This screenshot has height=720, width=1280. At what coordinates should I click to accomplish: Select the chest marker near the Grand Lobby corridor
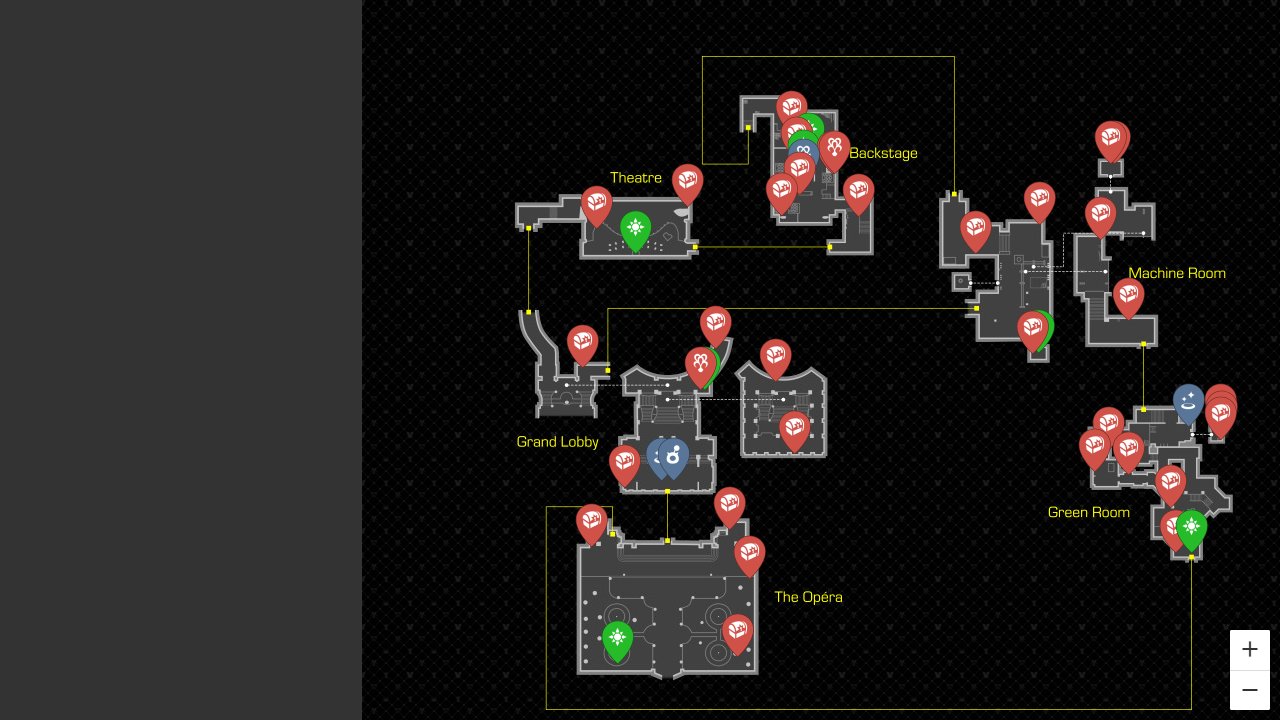tap(583, 342)
